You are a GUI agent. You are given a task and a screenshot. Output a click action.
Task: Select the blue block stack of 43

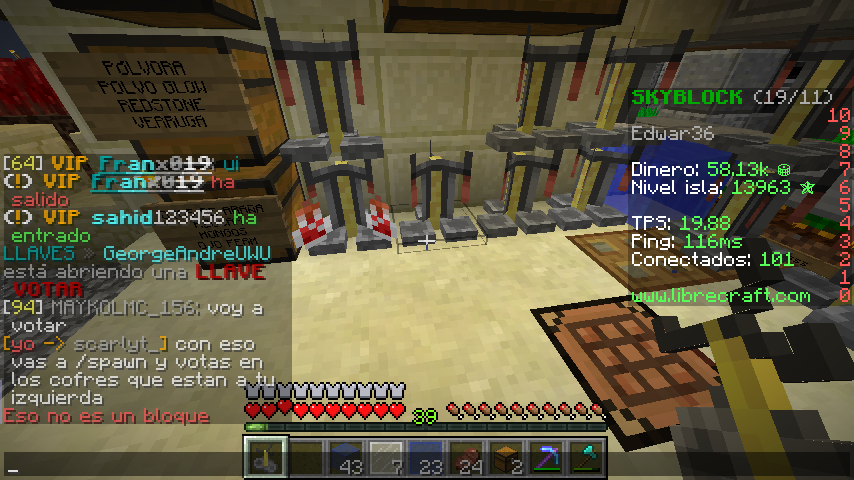pyautogui.click(x=347, y=459)
